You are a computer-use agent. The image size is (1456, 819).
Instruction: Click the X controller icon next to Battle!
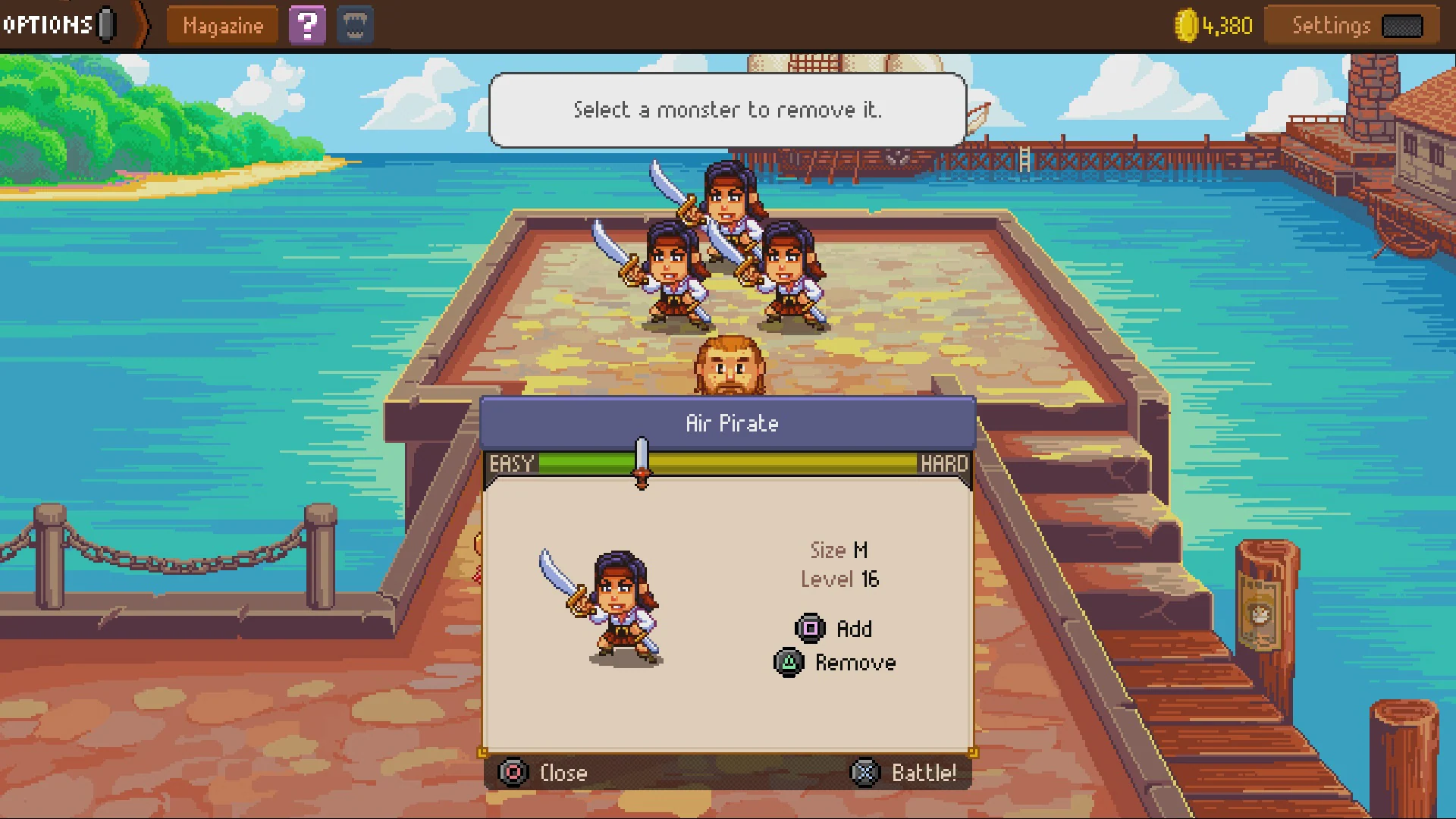tap(864, 773)
